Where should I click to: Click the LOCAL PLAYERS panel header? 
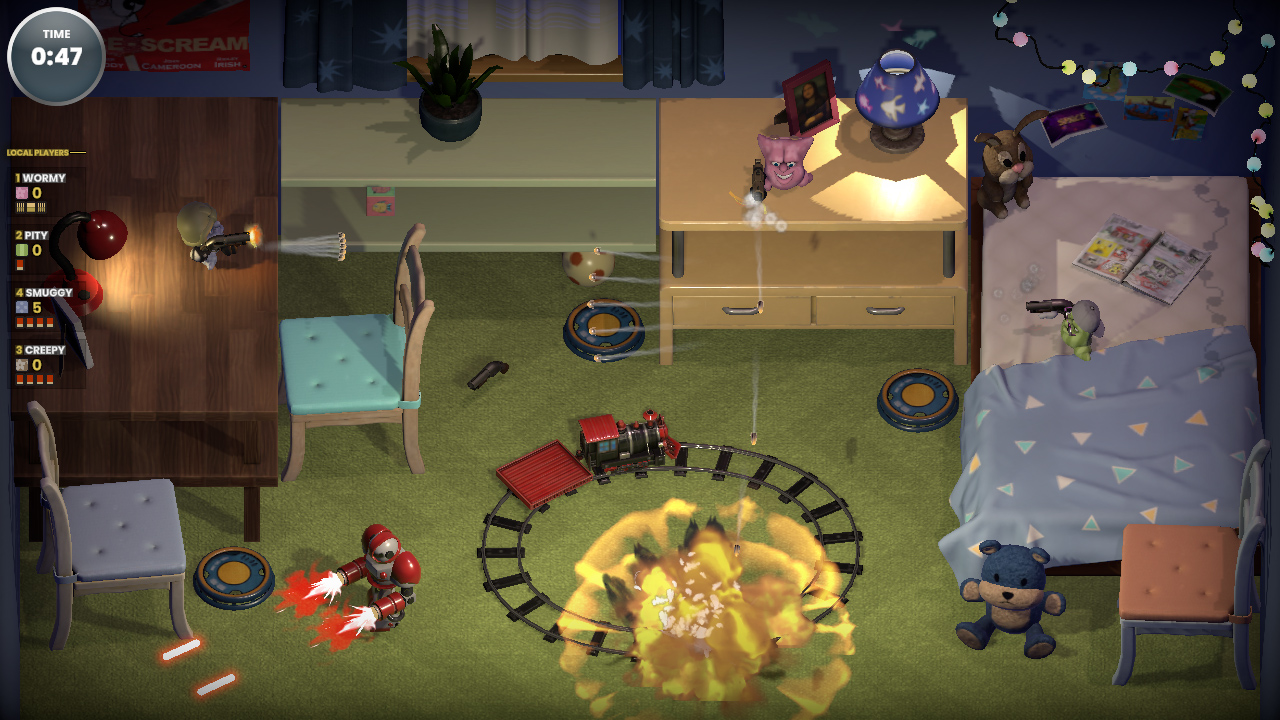coord(37,153)
